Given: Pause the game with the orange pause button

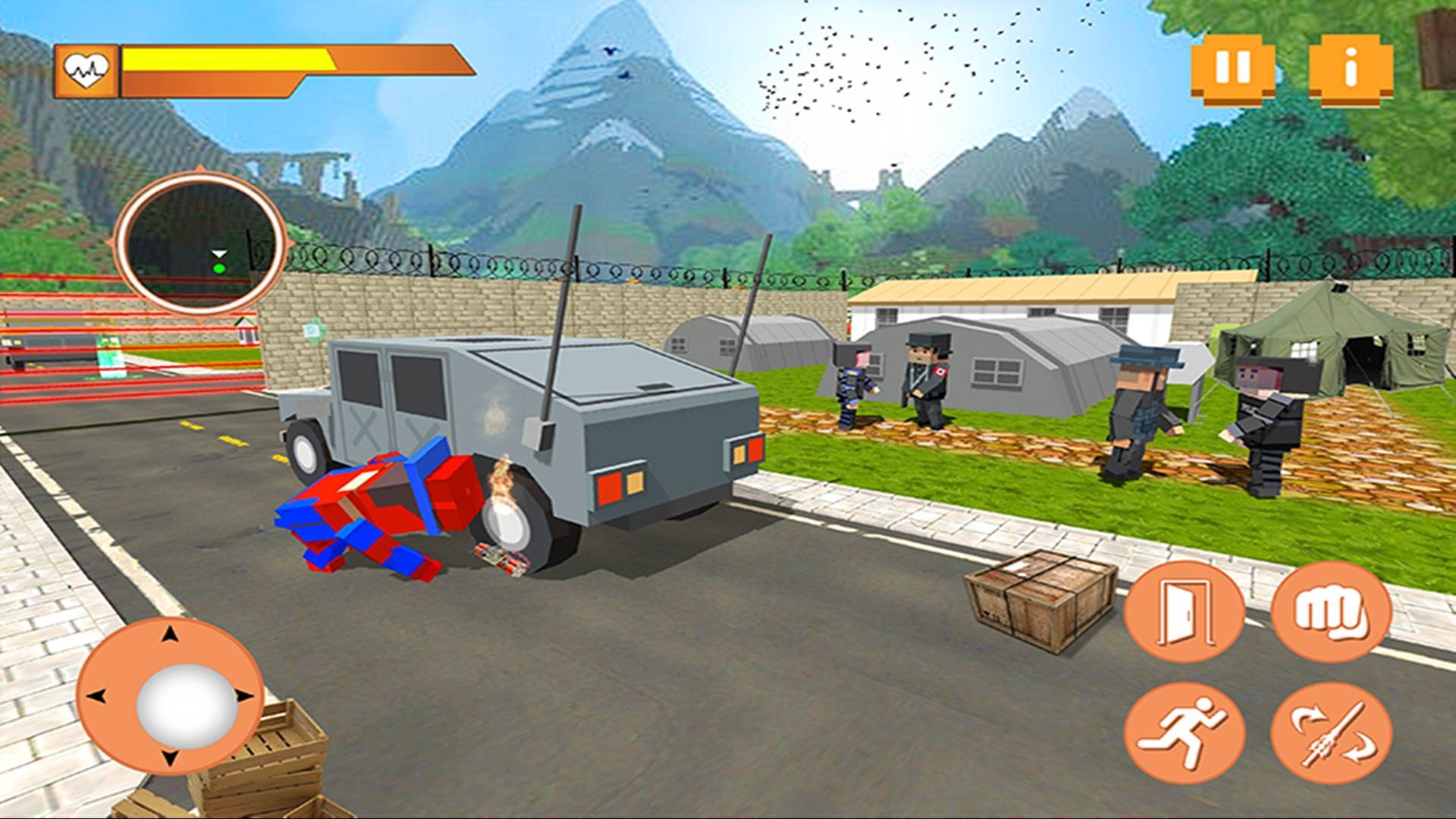Looking at the screenshot, I should pyautogui.click(x=1233, y=69).
